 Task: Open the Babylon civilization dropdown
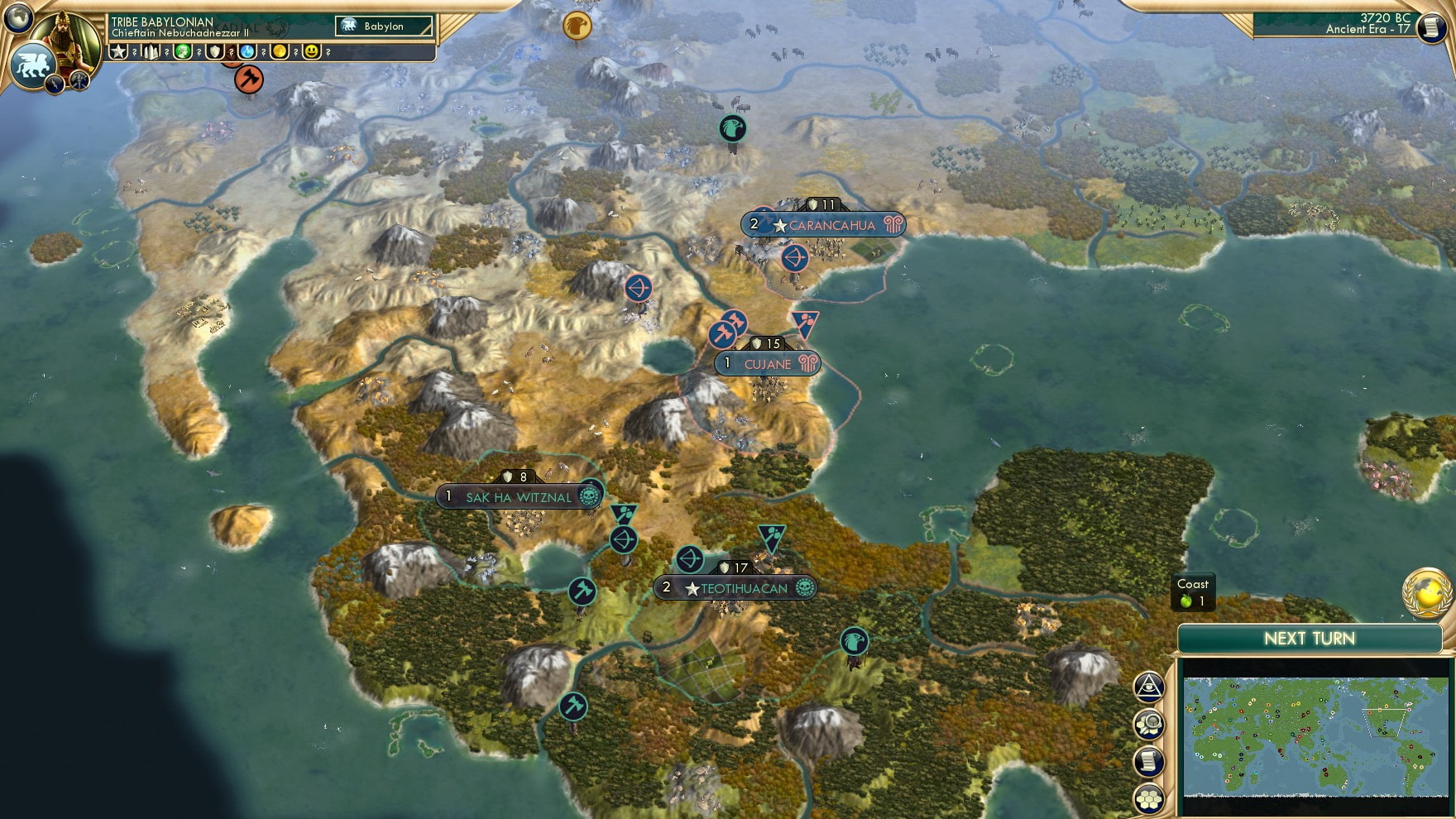pyautogui.click(x=385, y=26)
